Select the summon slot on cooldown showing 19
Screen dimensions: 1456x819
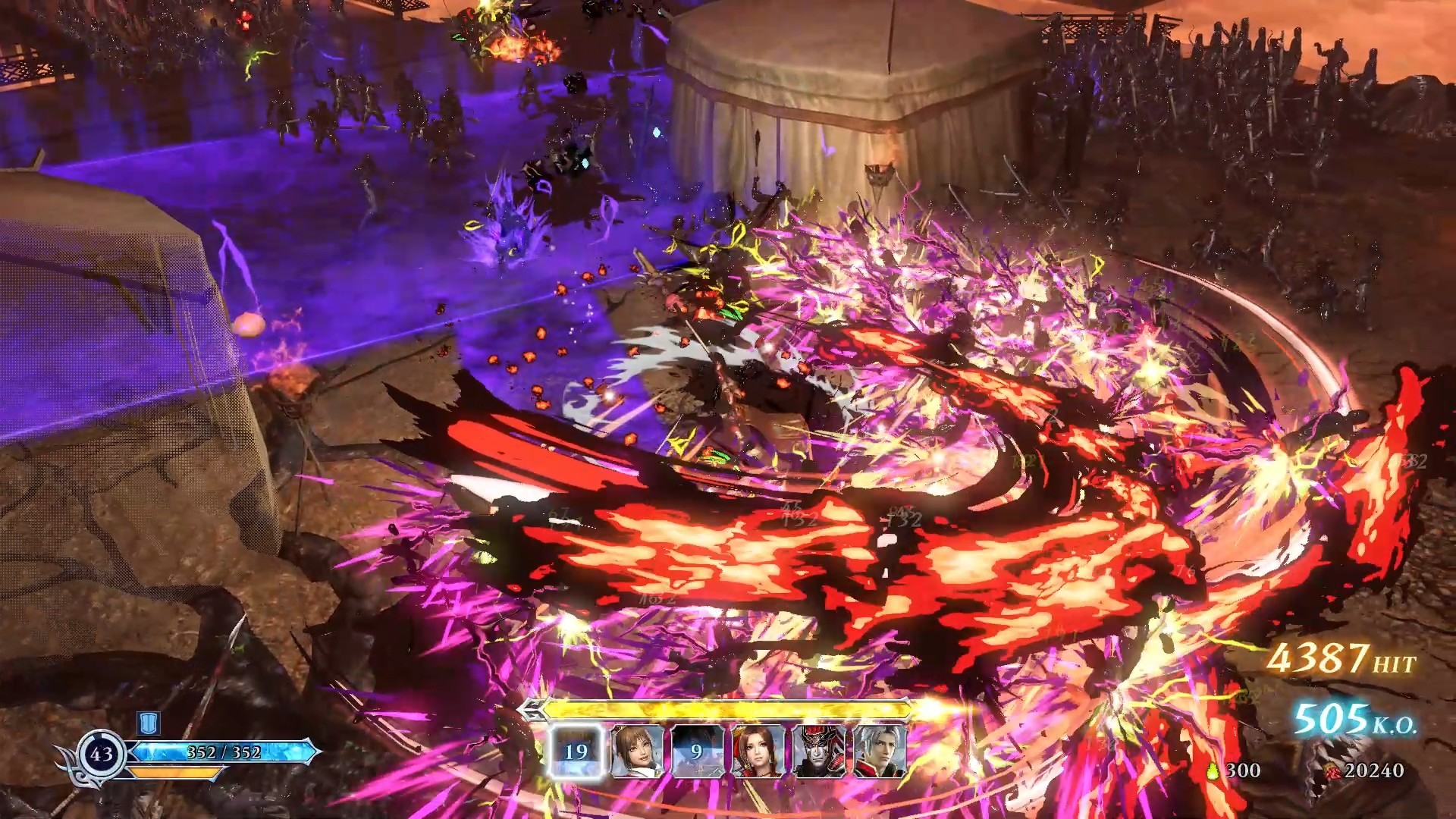pos(576,751)
